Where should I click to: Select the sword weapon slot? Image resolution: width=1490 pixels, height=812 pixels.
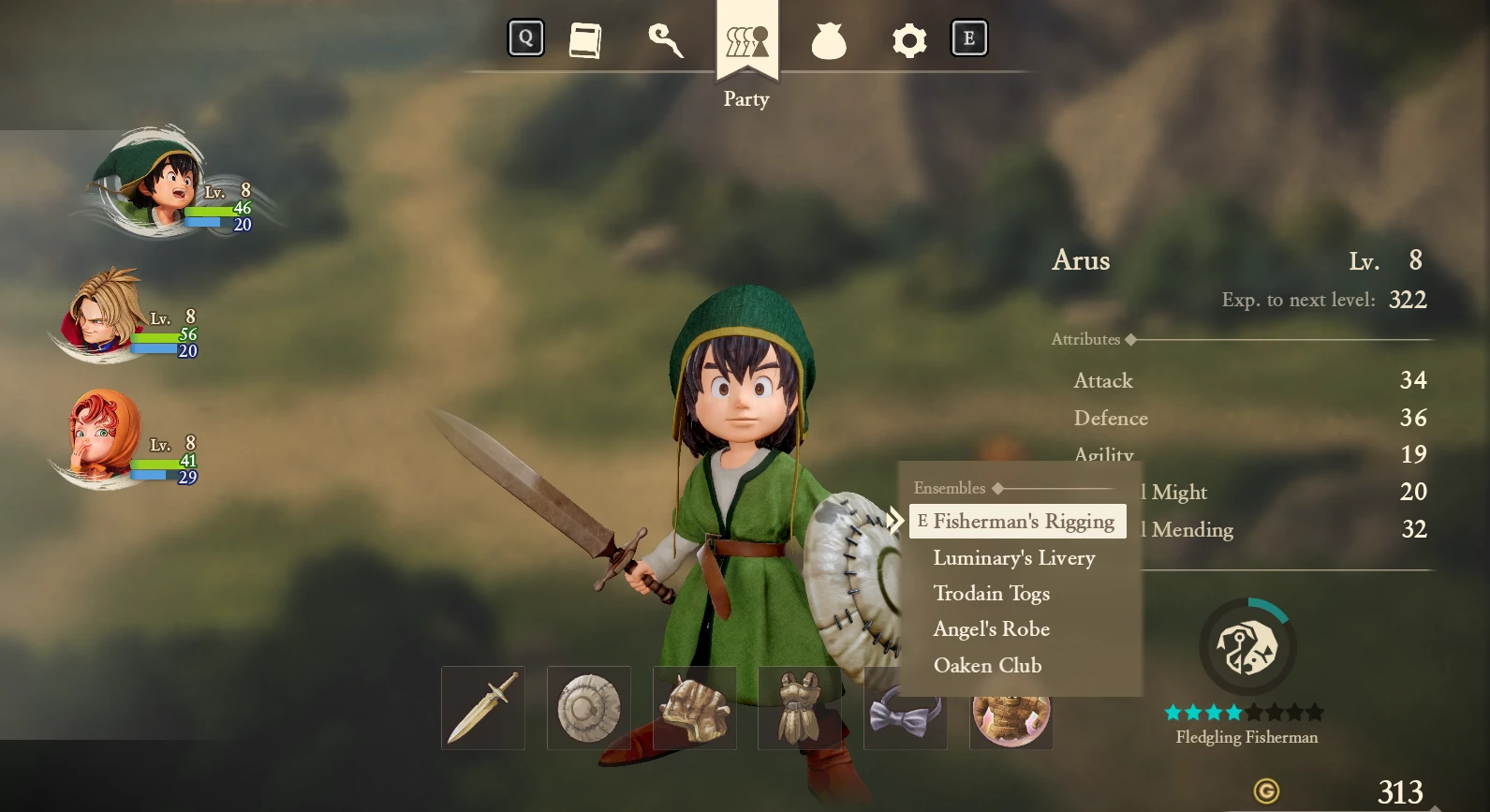(x=483, y=708)
